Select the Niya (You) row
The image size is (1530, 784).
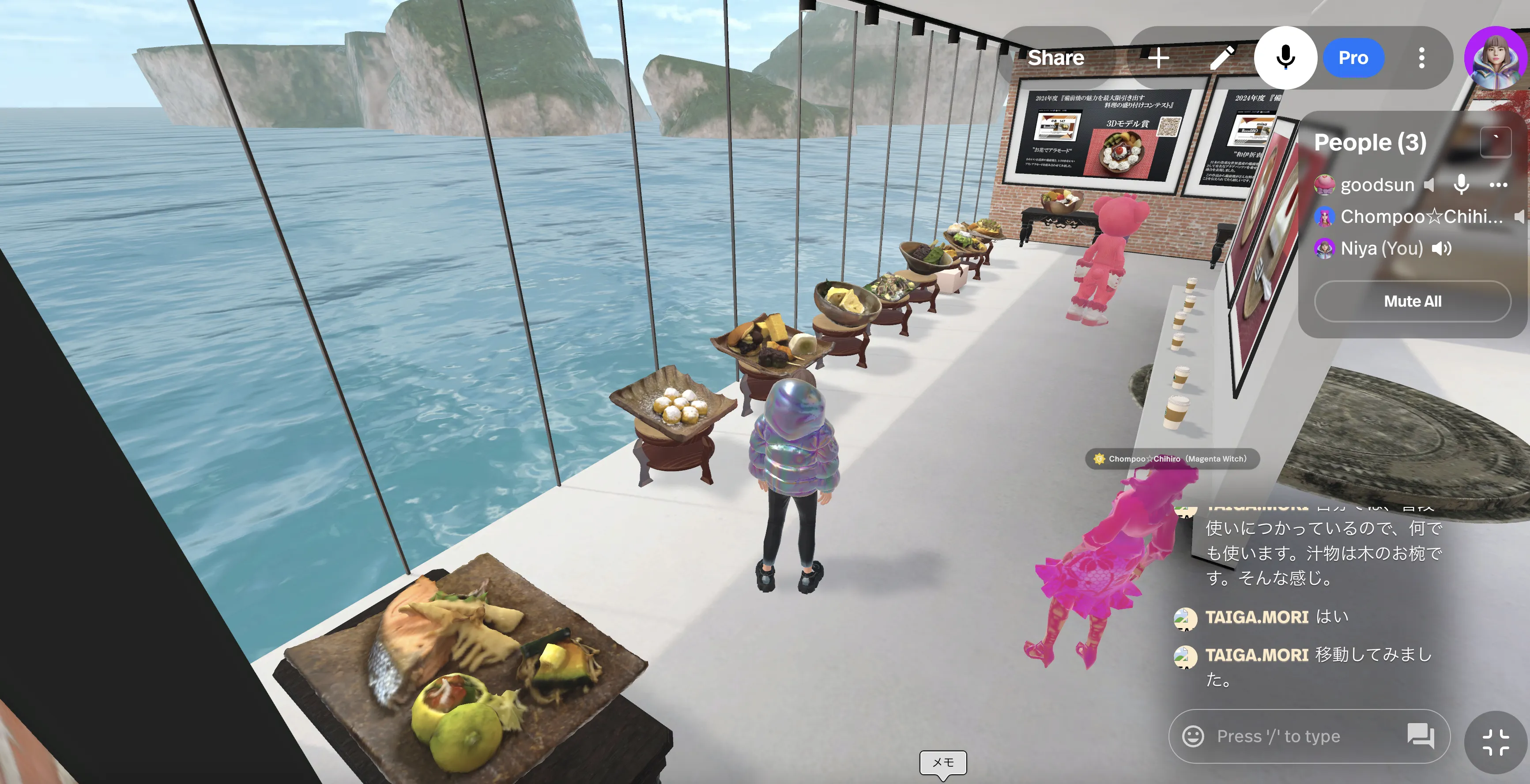(1381, 248)
